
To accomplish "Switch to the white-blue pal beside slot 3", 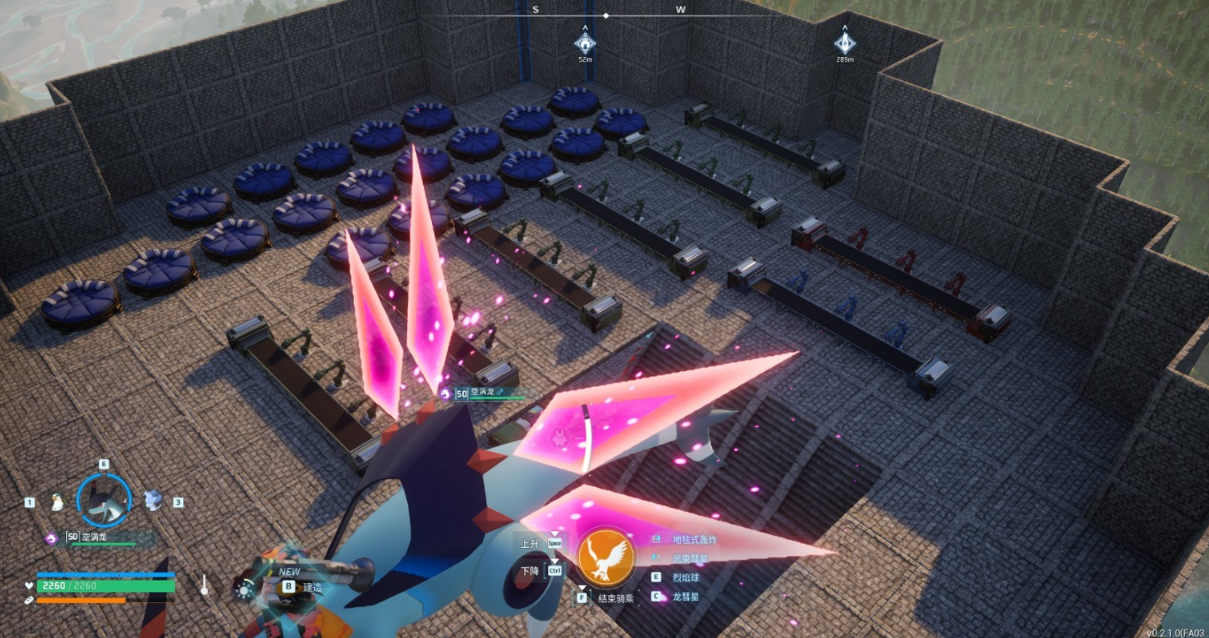I will point(153,498).
